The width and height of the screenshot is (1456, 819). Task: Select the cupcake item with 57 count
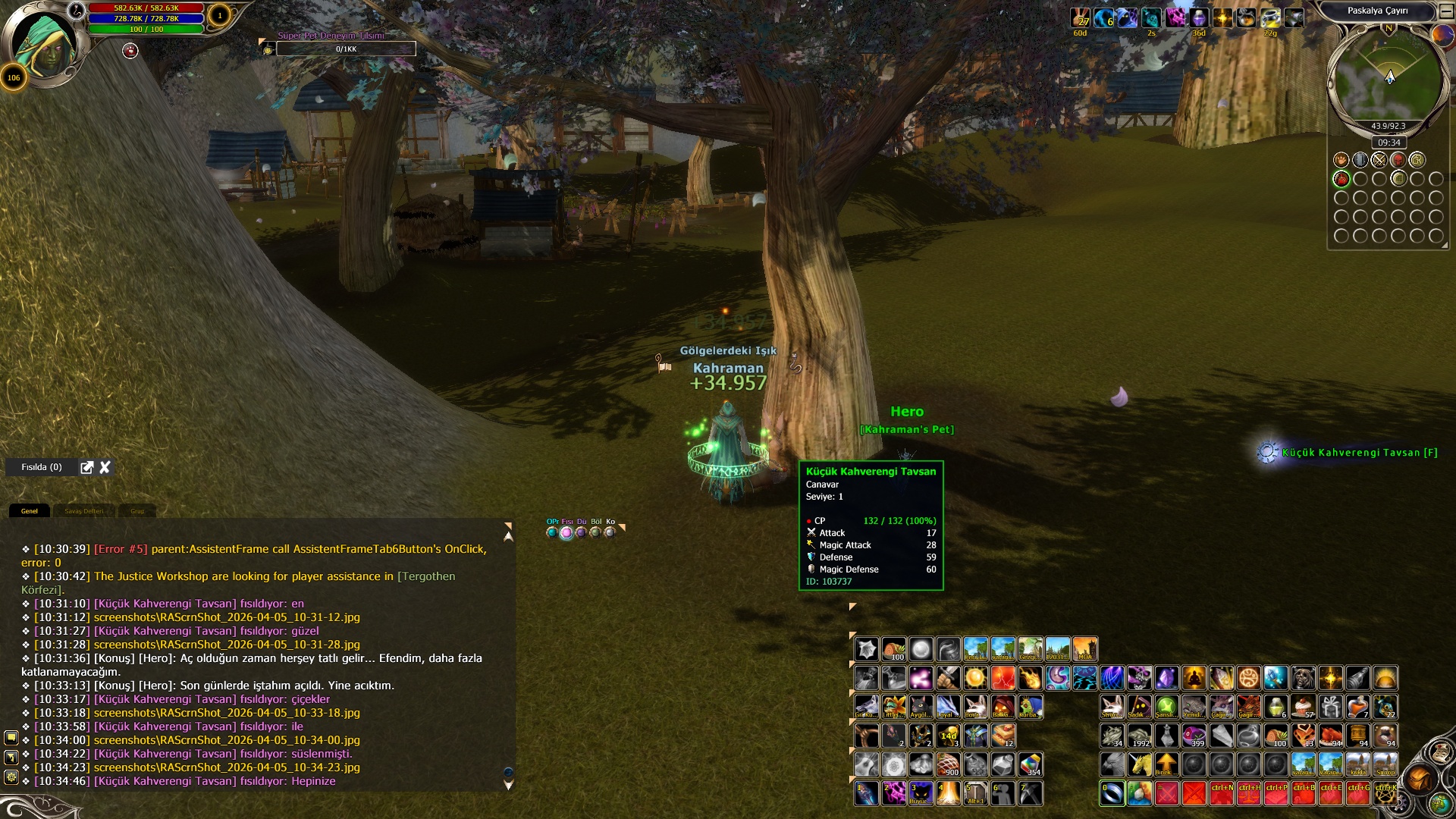coord(1303,707)
